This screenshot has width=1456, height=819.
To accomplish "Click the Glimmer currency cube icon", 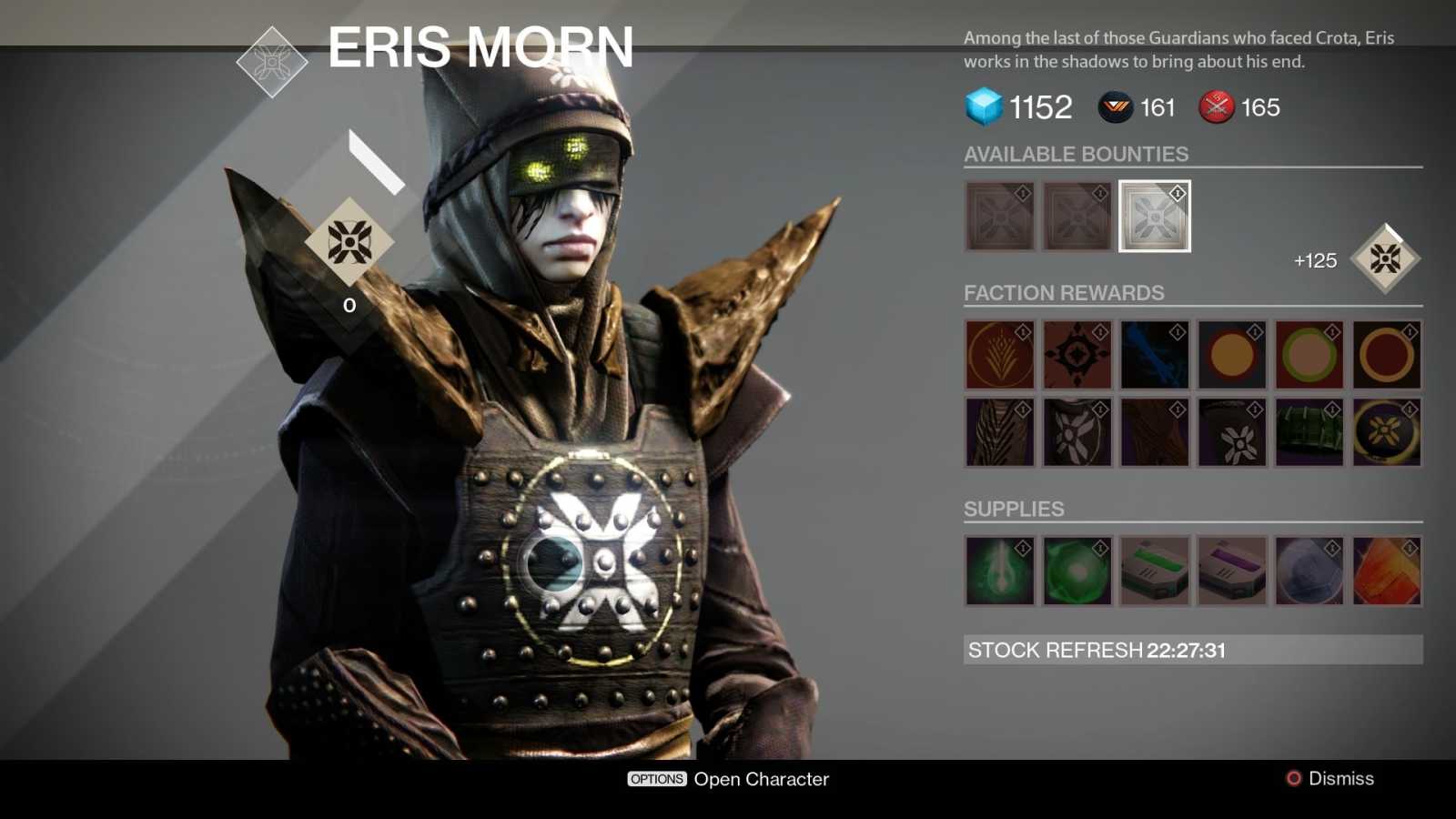I will [982, 106].
